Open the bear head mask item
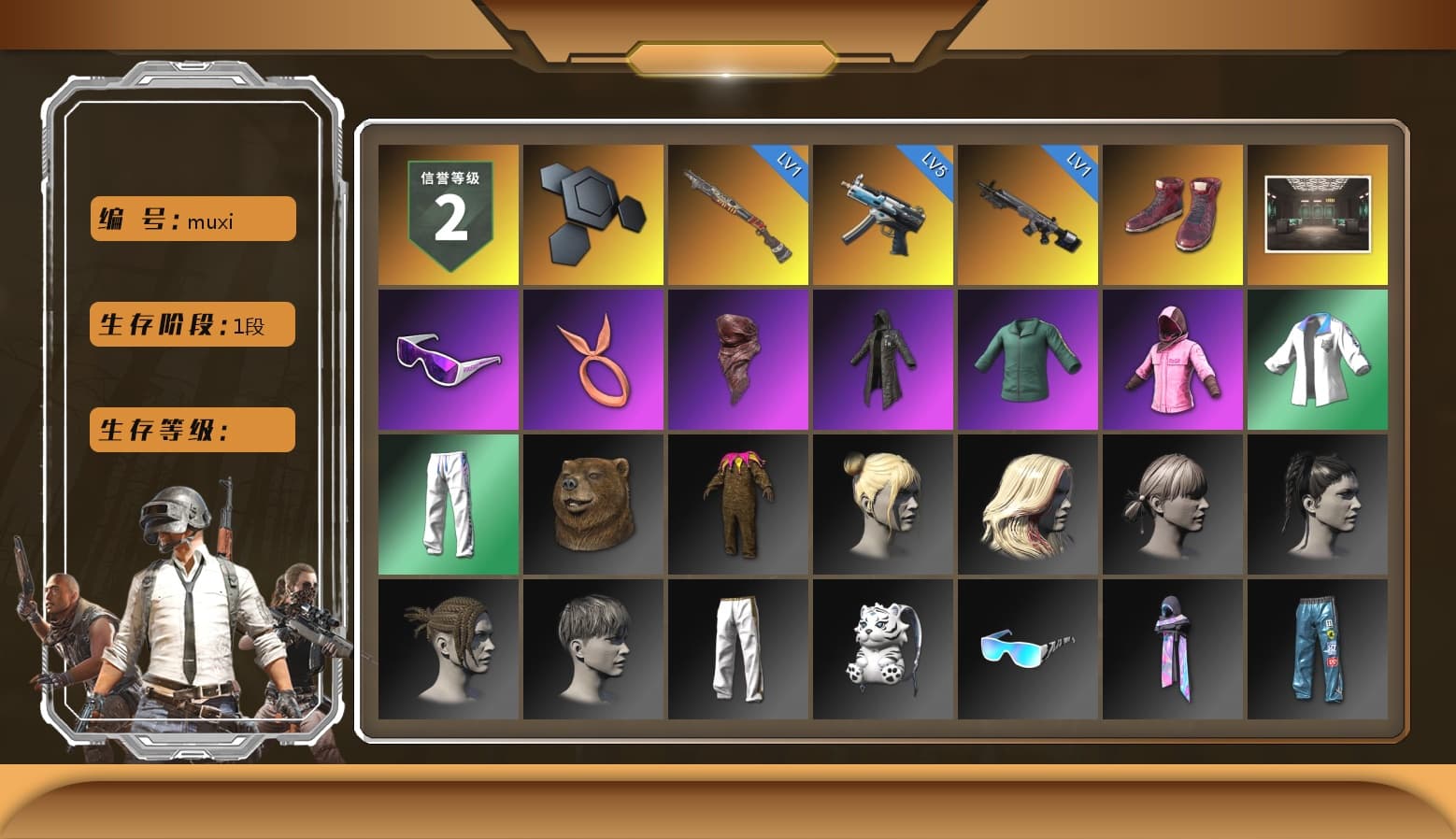Image resolution: width=1456 pixels, height=839 pixels. [x=593, y=505]
